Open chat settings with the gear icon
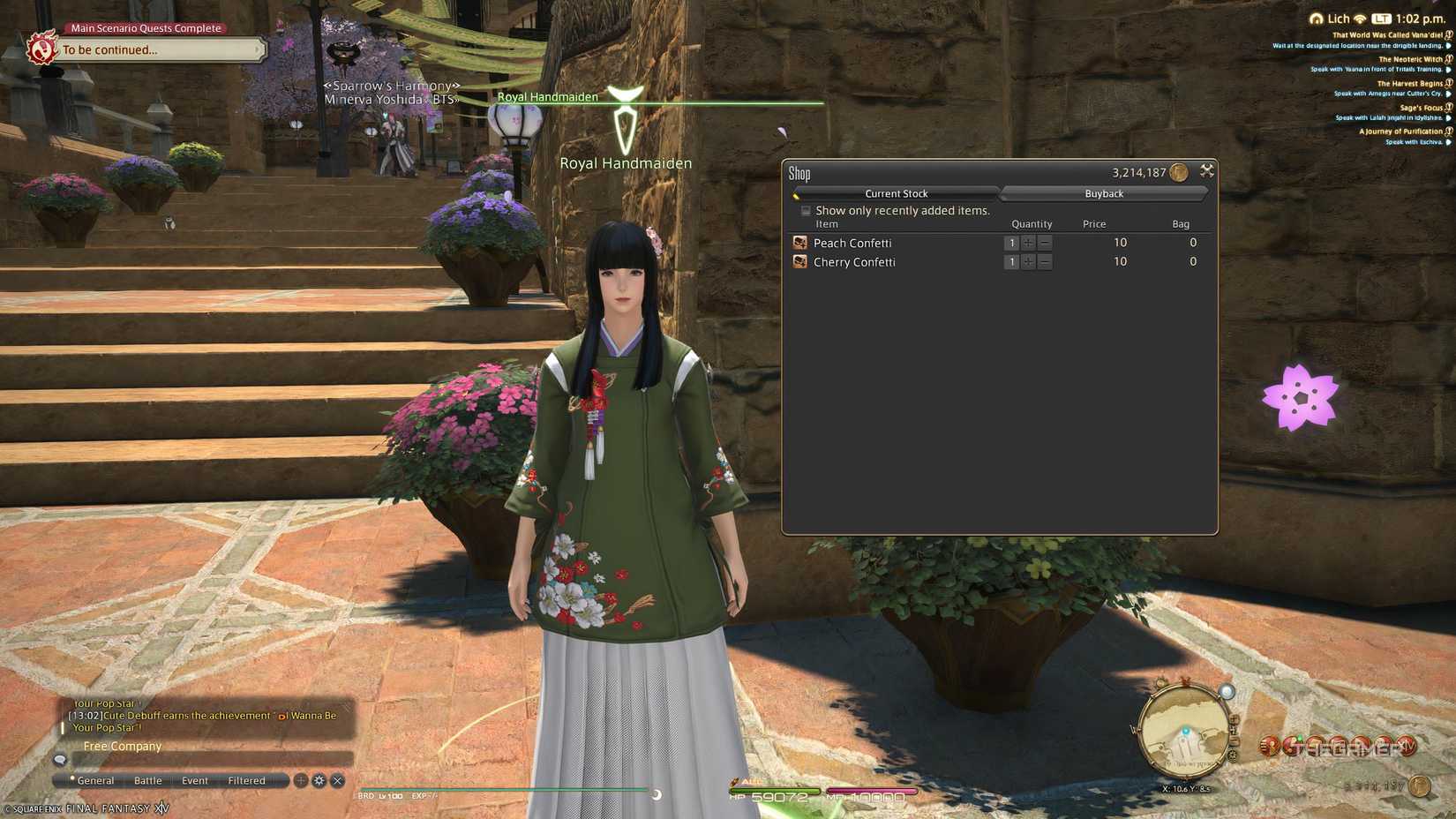Image resolution: width=1456 pixels, height=819 pixels. [x=319, y=780]
